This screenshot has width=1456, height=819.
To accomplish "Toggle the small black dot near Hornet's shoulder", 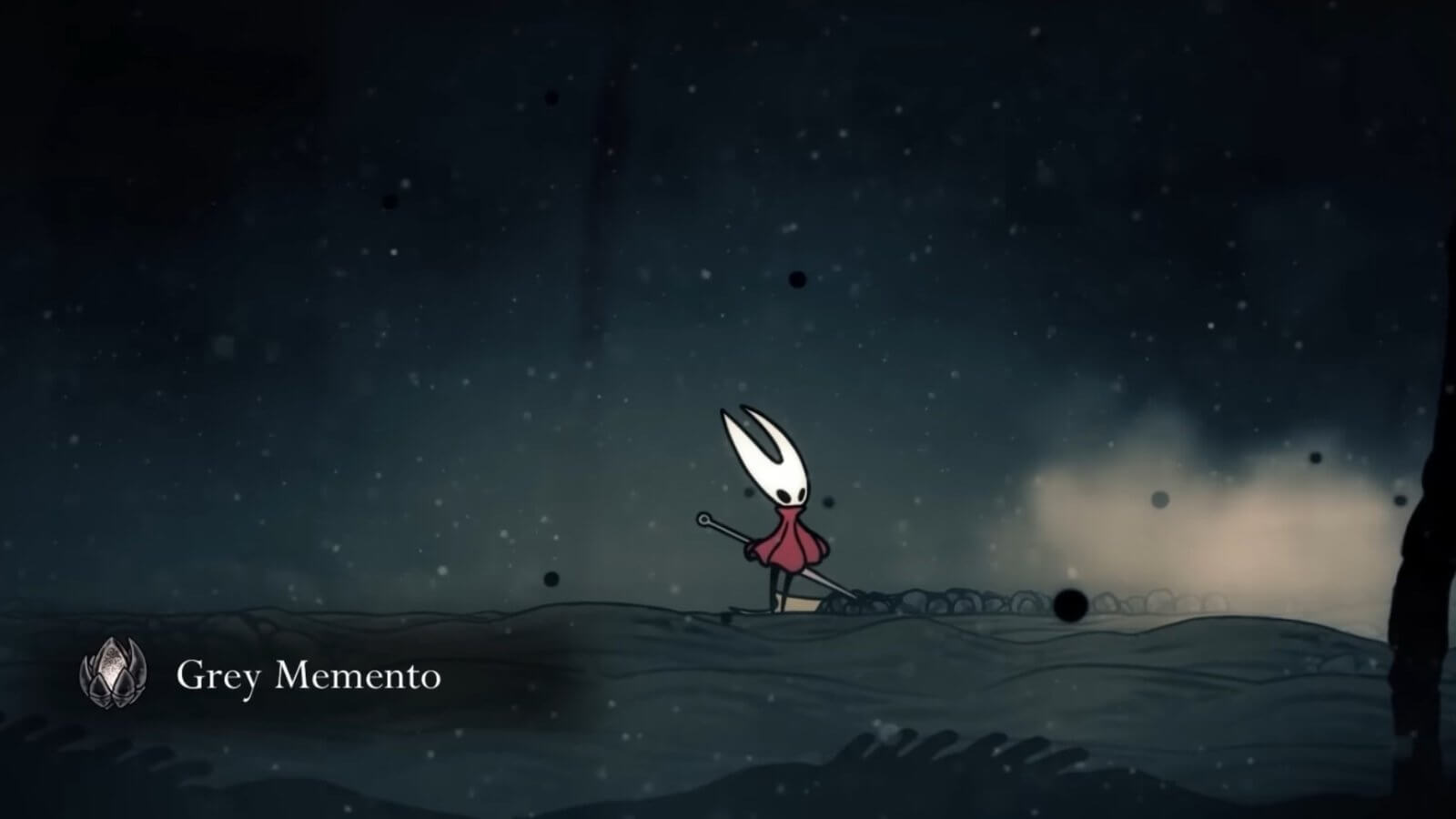I will tap(827, 500).
